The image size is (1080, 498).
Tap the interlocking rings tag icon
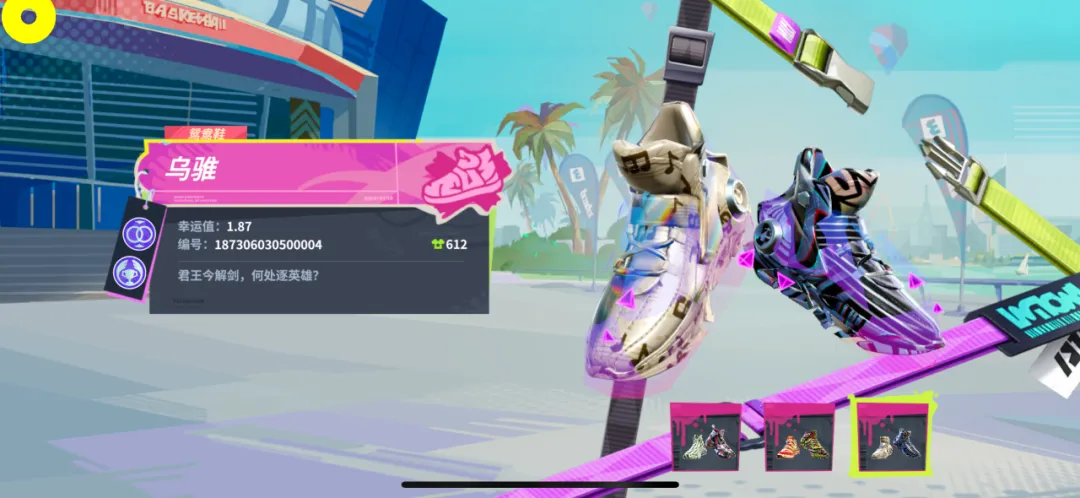coord(138,234)
